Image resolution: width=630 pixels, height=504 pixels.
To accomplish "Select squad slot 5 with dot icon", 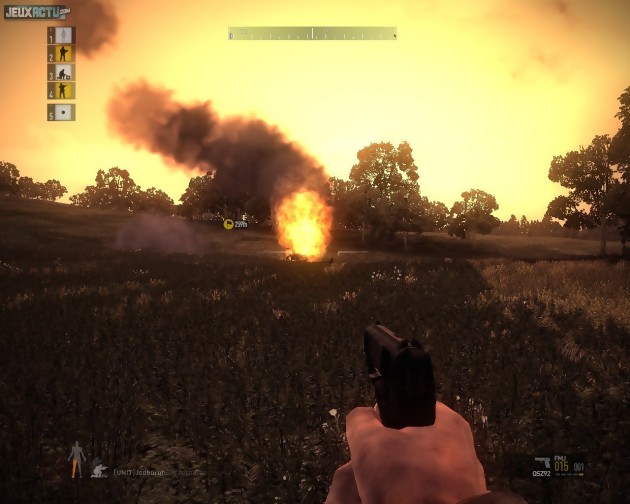I will tap(64, 112).
